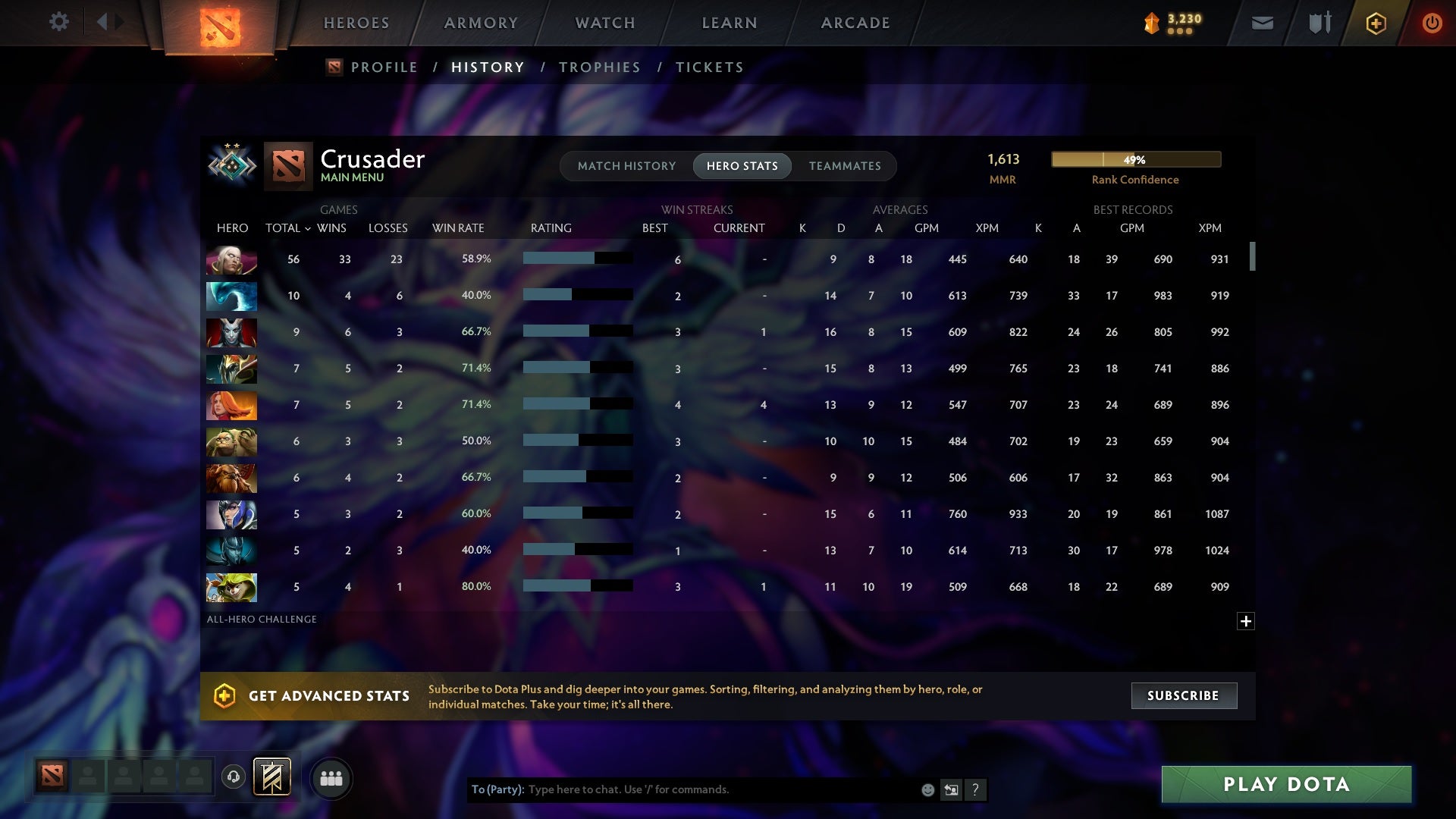
Task: Open the settings gear icon
Action: point(59,22)
